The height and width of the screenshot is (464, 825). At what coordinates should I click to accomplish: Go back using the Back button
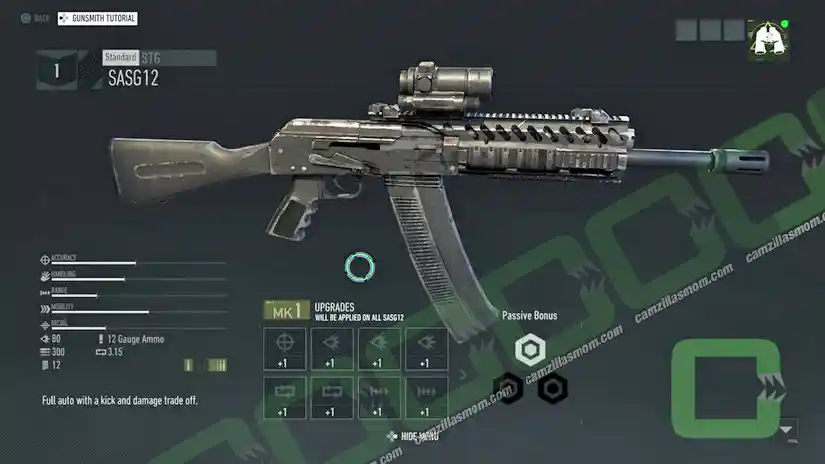[36, 18]
